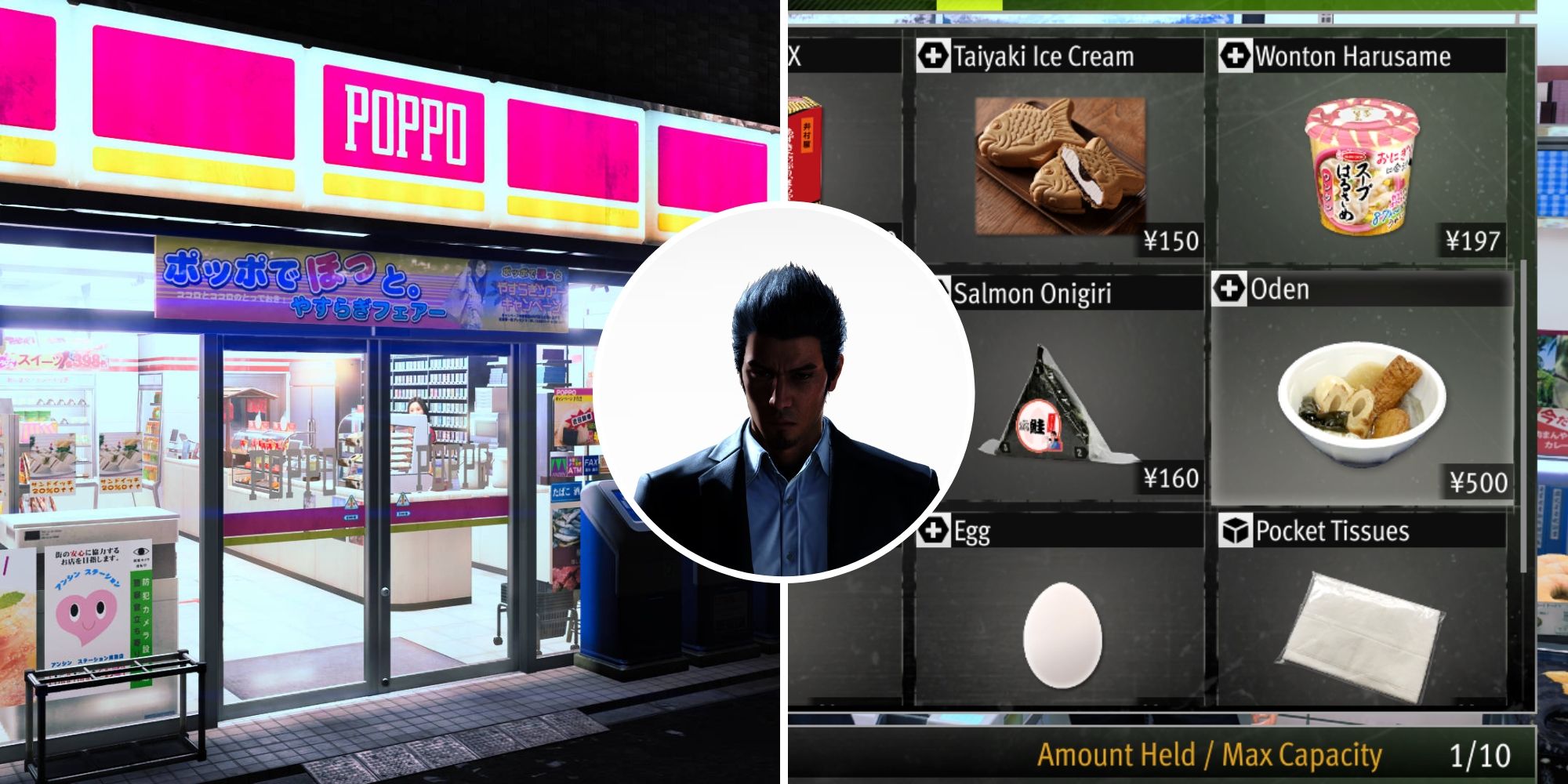This screenshot has width=1568, height=784.
Task: Click the plus icon beside Salmon Onigiri
Action: pos(935,290)
